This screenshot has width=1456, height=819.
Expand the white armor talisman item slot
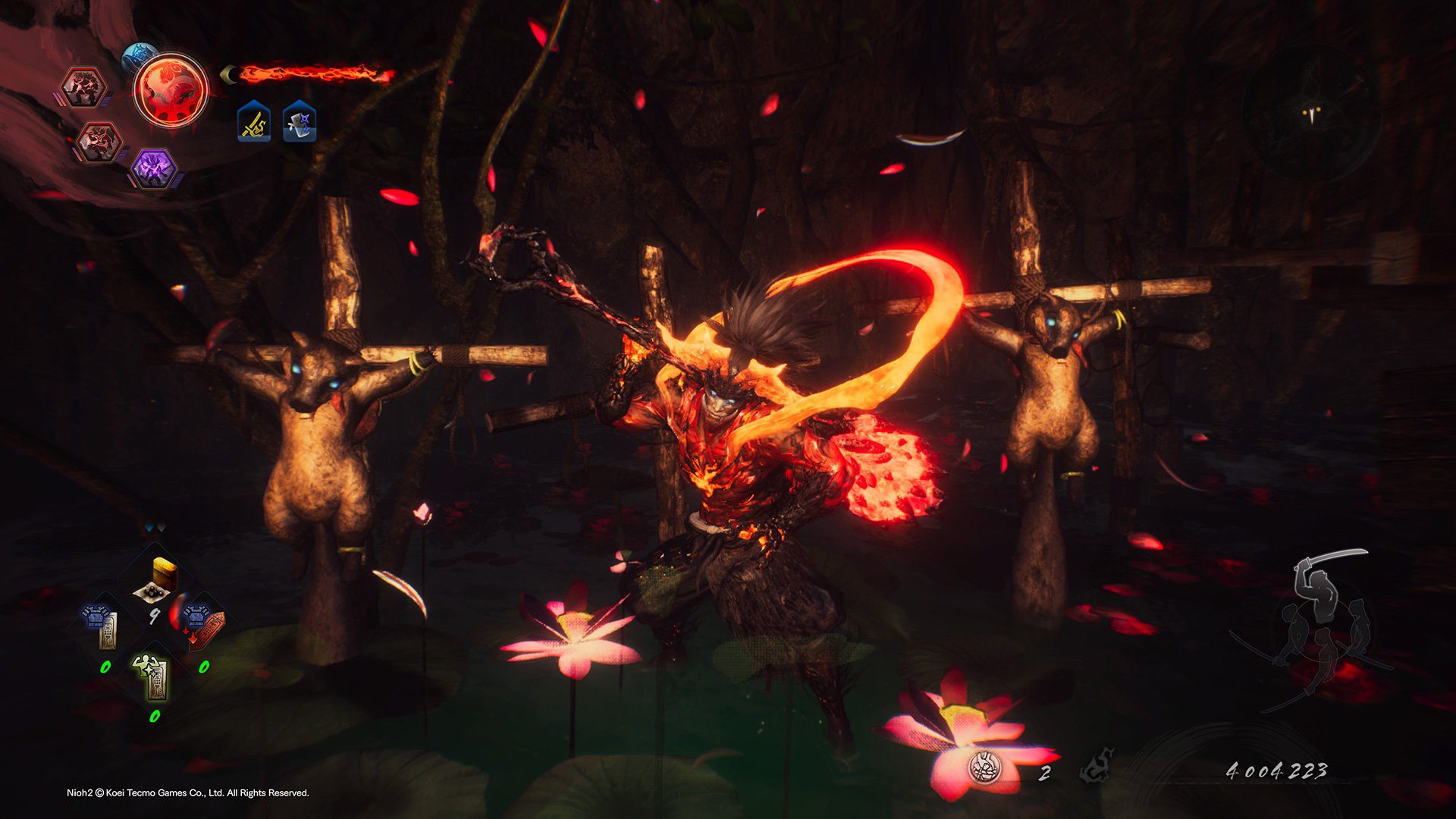click(x=100, y=623)
